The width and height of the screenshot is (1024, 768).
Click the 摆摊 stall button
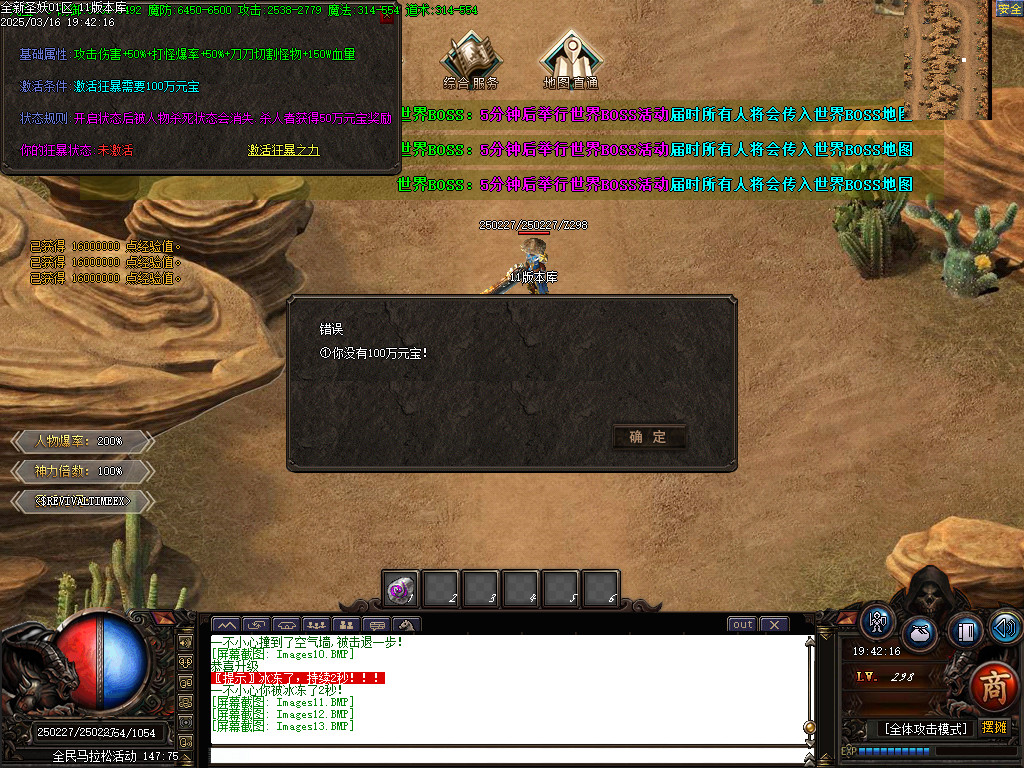[x=994, y=728]
